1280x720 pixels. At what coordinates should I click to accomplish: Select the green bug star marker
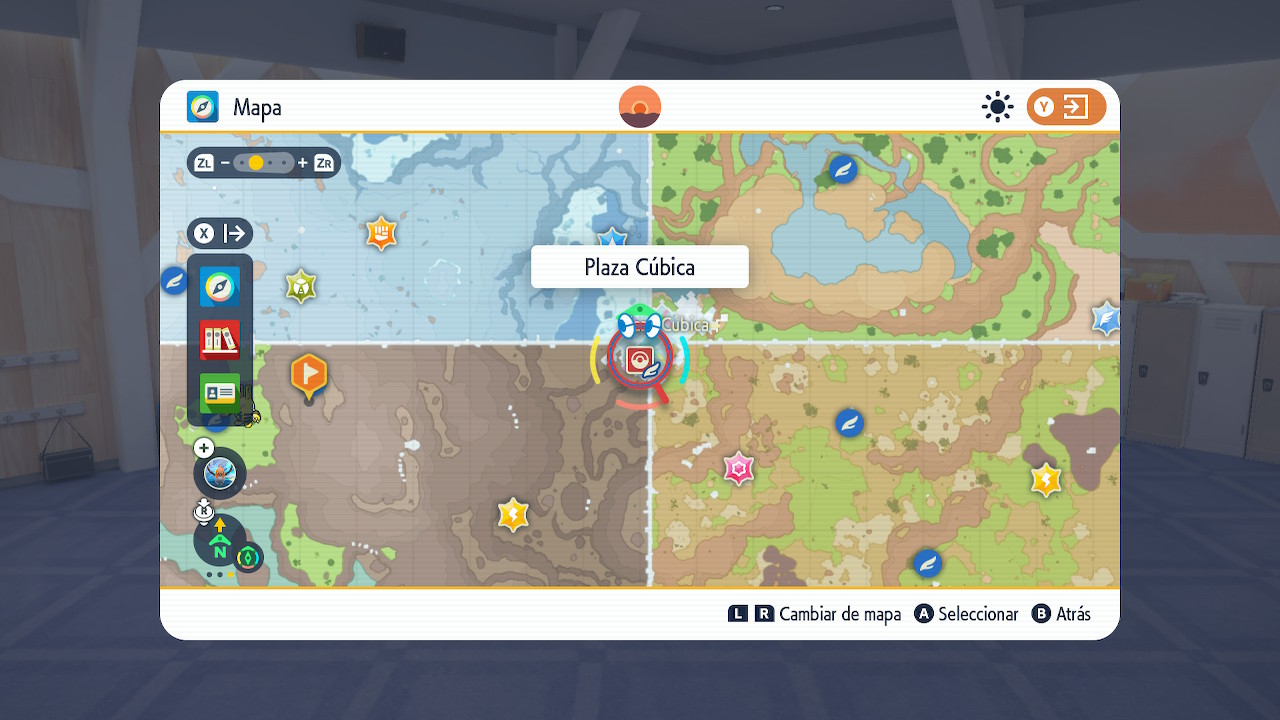click(x=301, y=287)
